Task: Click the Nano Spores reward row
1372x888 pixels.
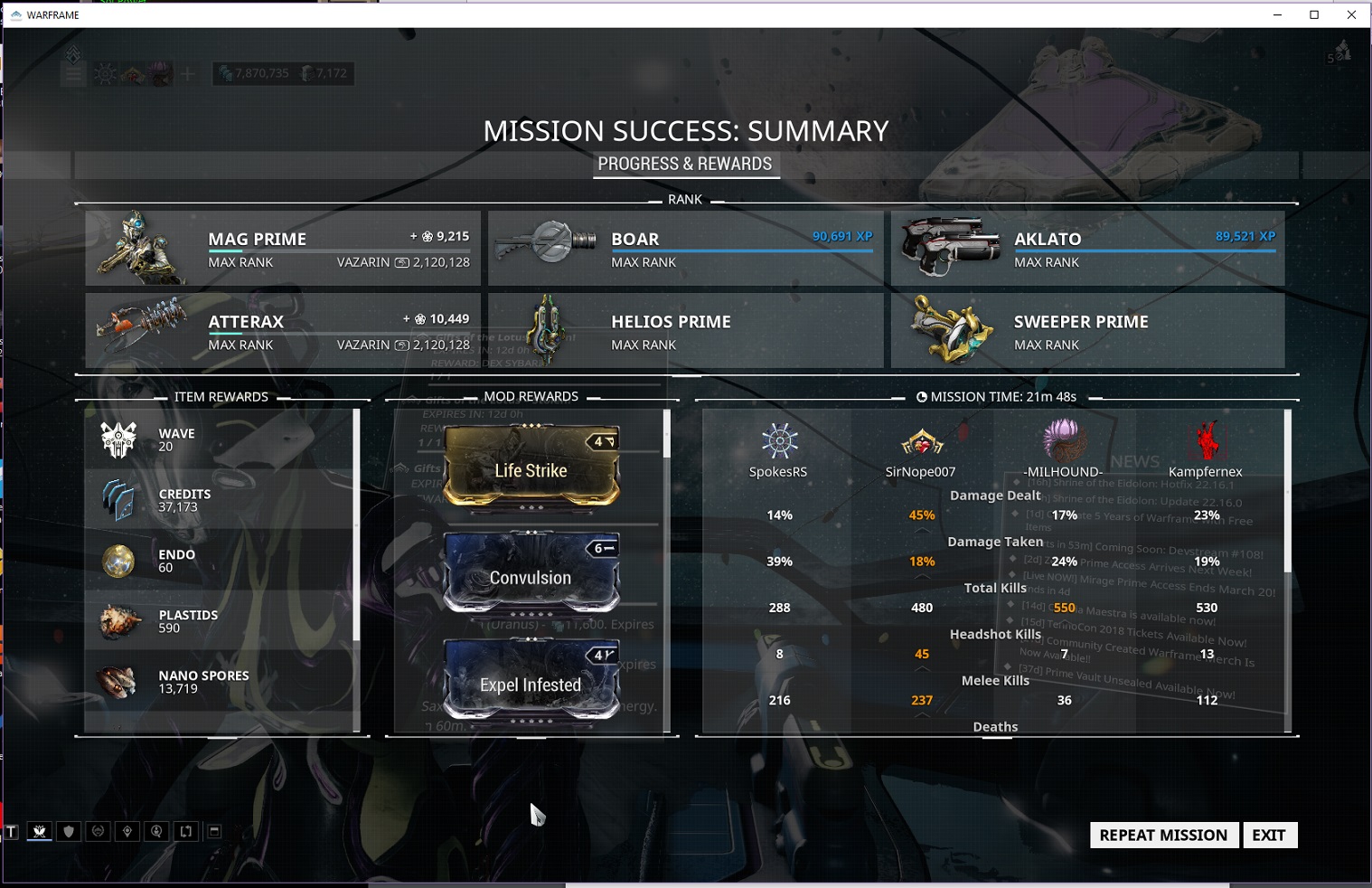Action: coord(221,682)
